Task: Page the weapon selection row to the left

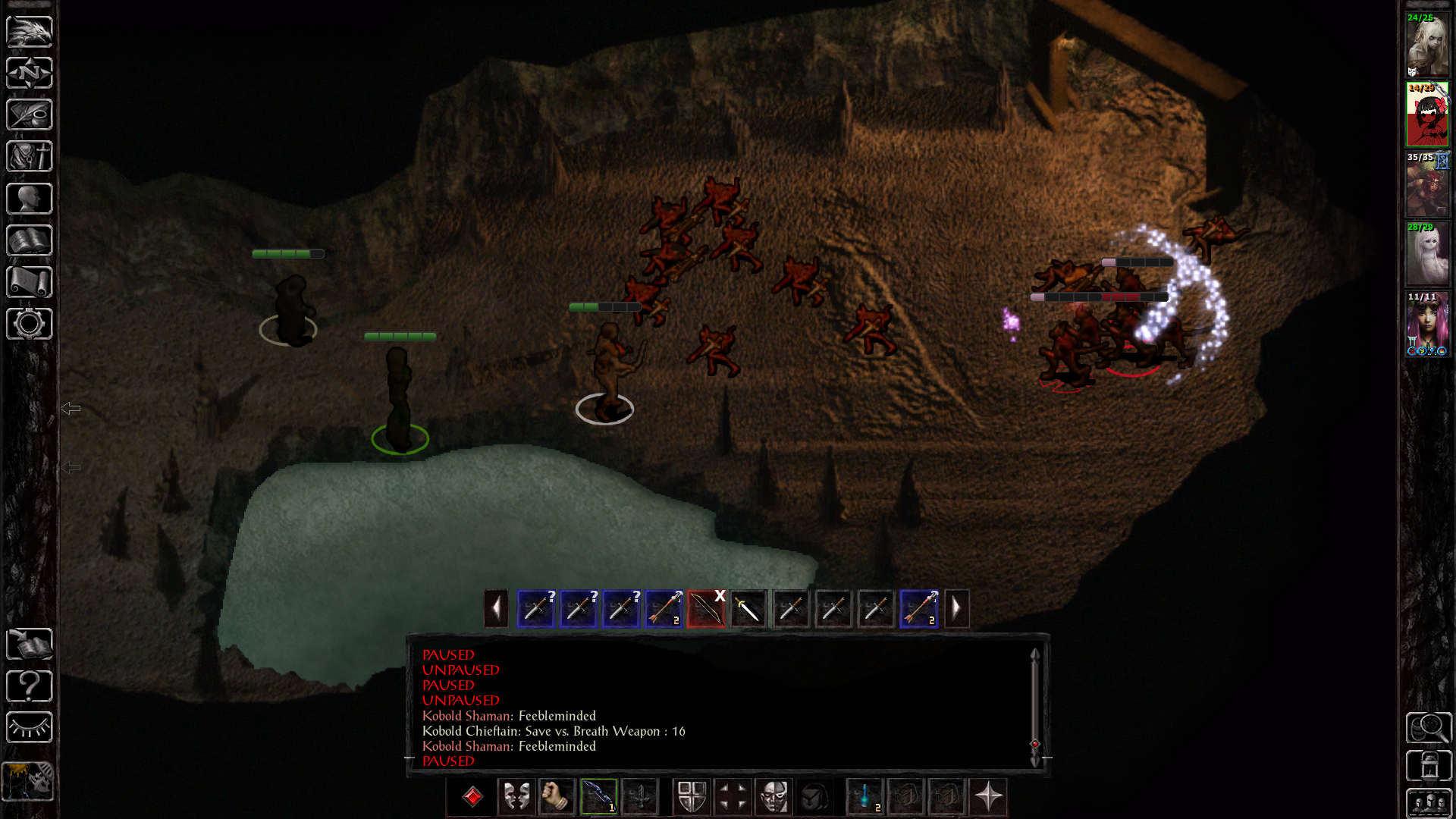Action: 496,609
